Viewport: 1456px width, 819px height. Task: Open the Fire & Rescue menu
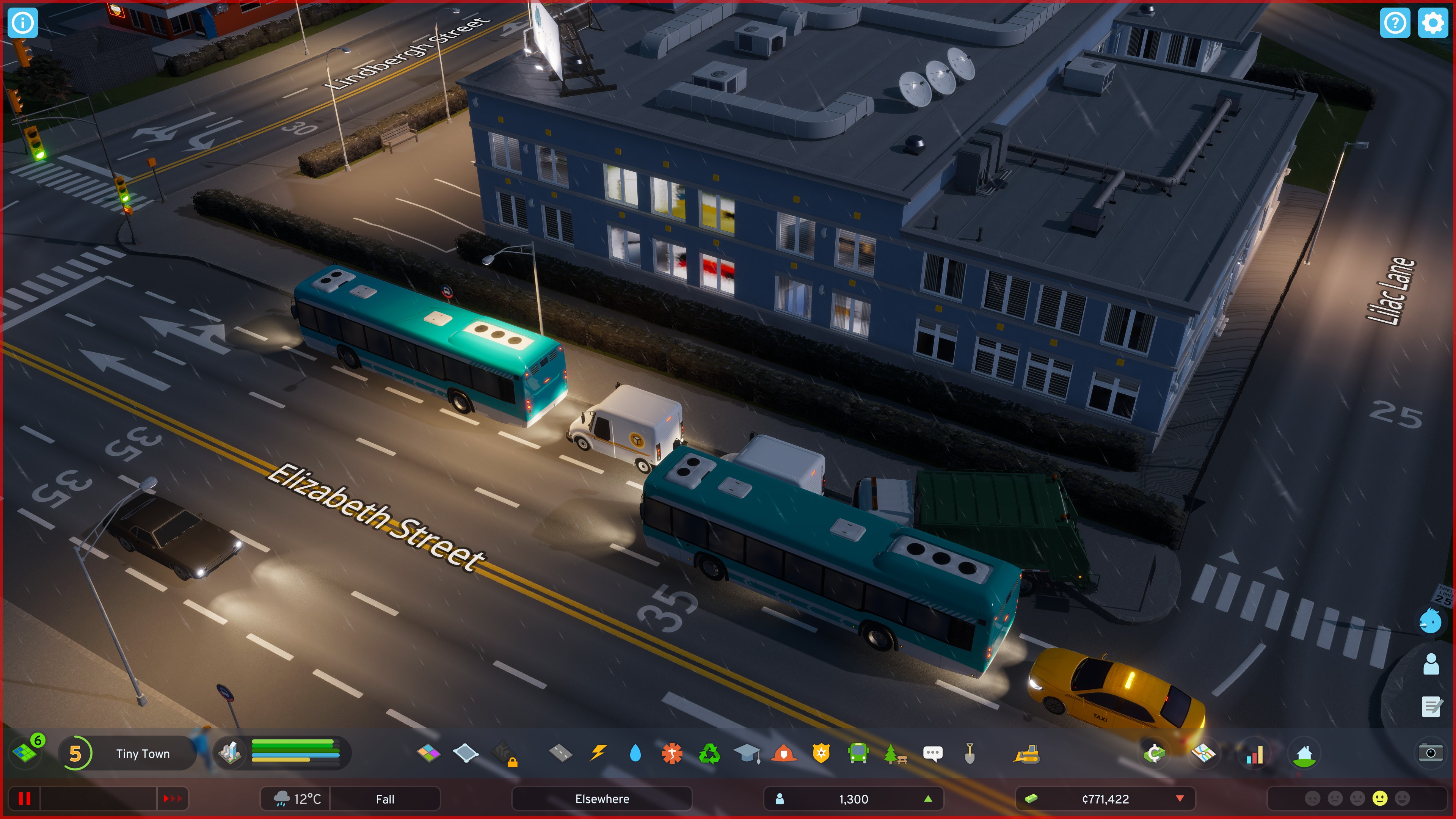(784, 753)
